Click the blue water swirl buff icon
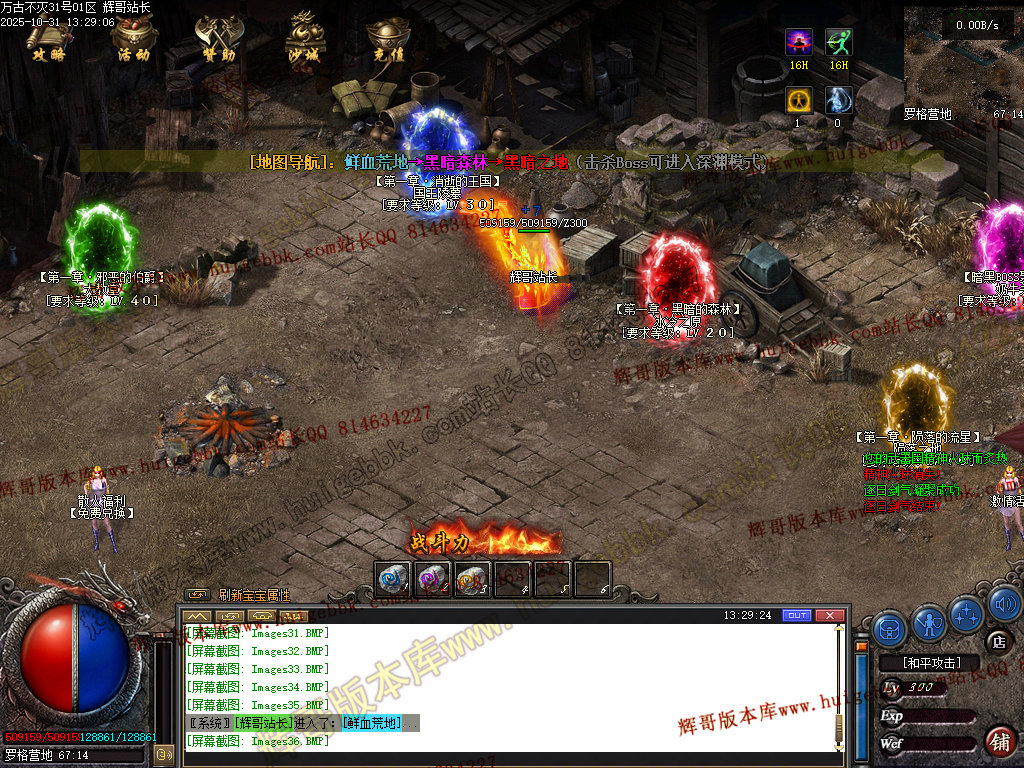This screenshot has width=1024, height=768. click(839, 100)
